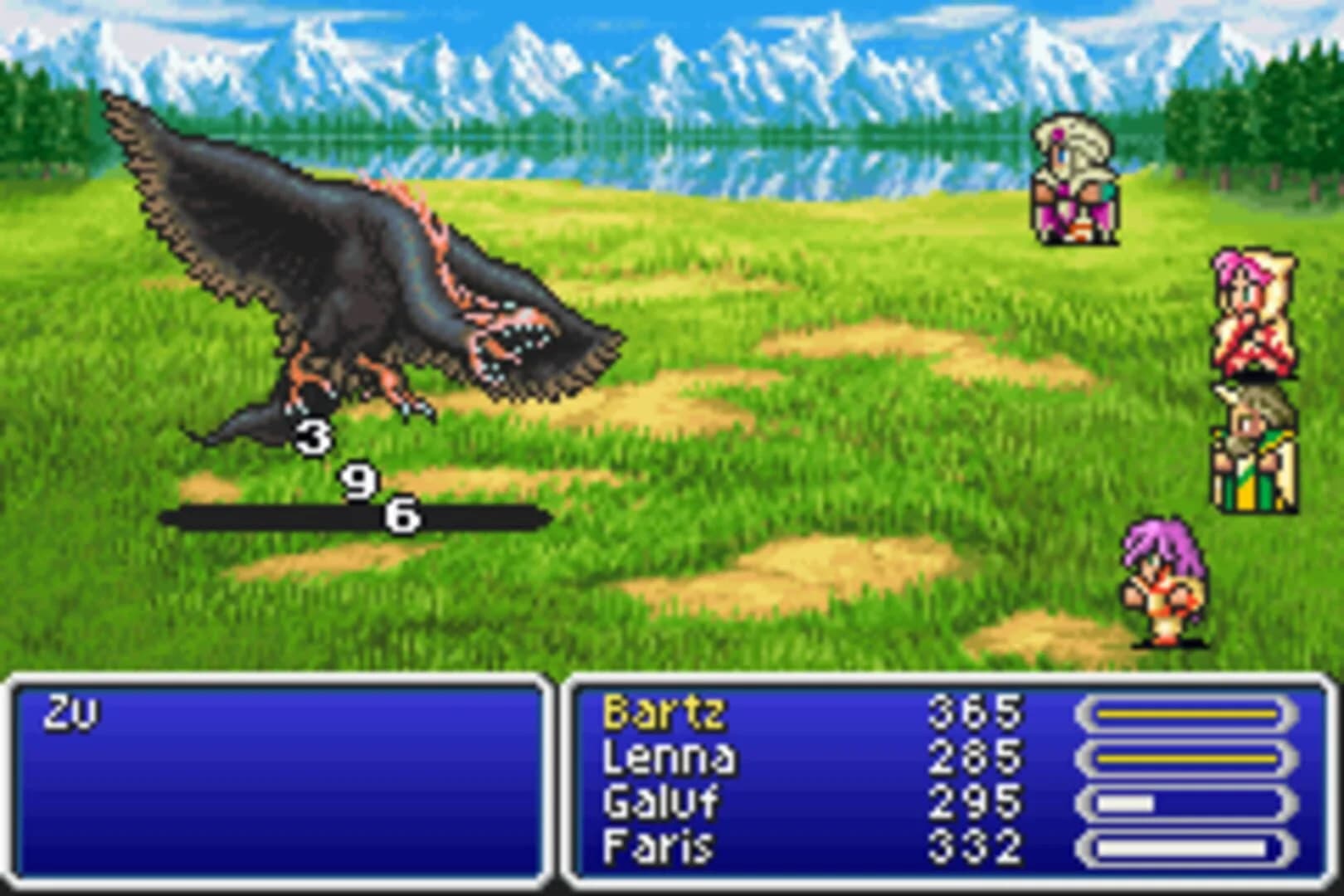
Task: Click Galuf's HP value 295
Action: pyautogui.click(x=975, y=803)
